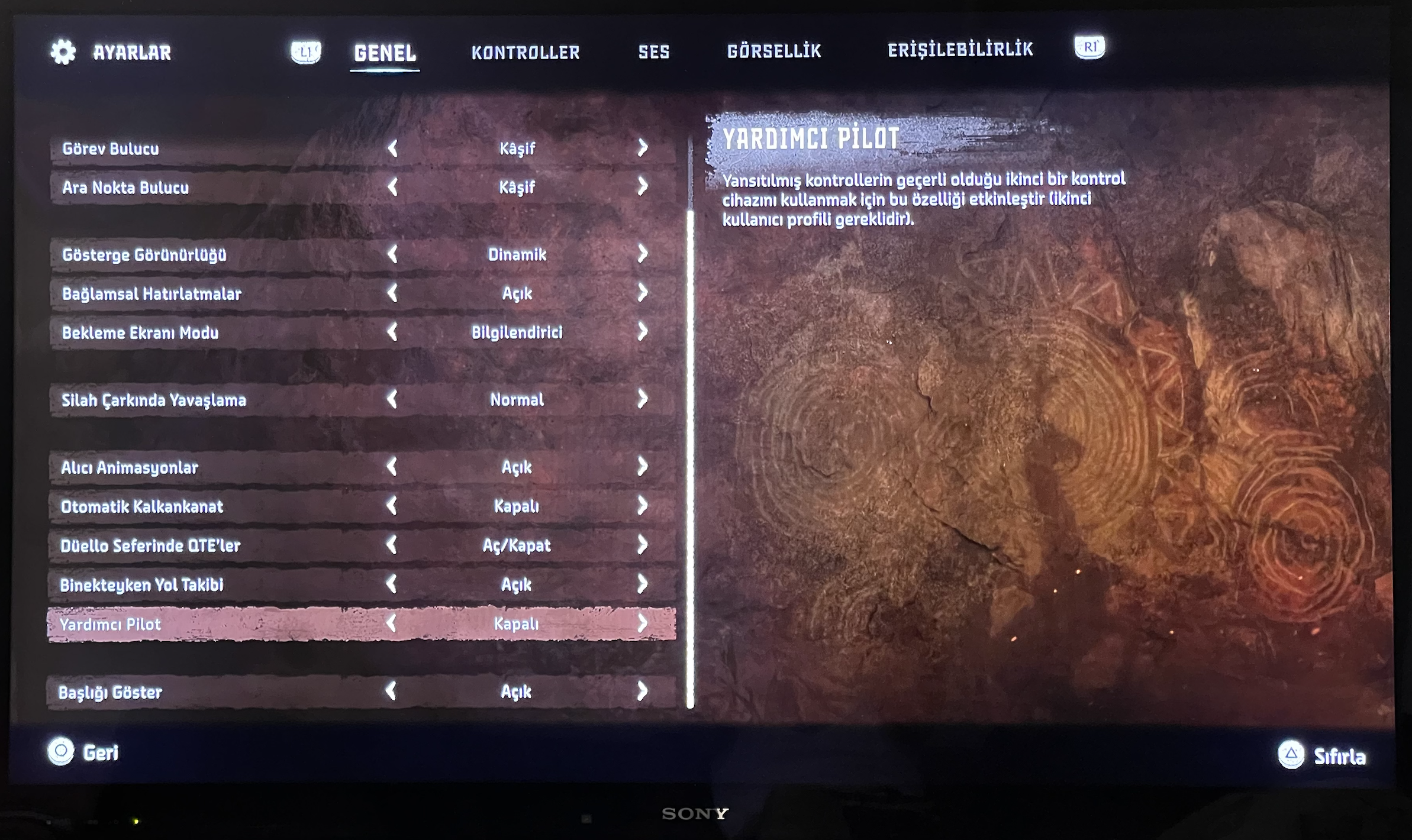Click left arrow for Binekteyken Yol Takibi
Viewport: 1412px width, 840px height.
click(391, 584)
